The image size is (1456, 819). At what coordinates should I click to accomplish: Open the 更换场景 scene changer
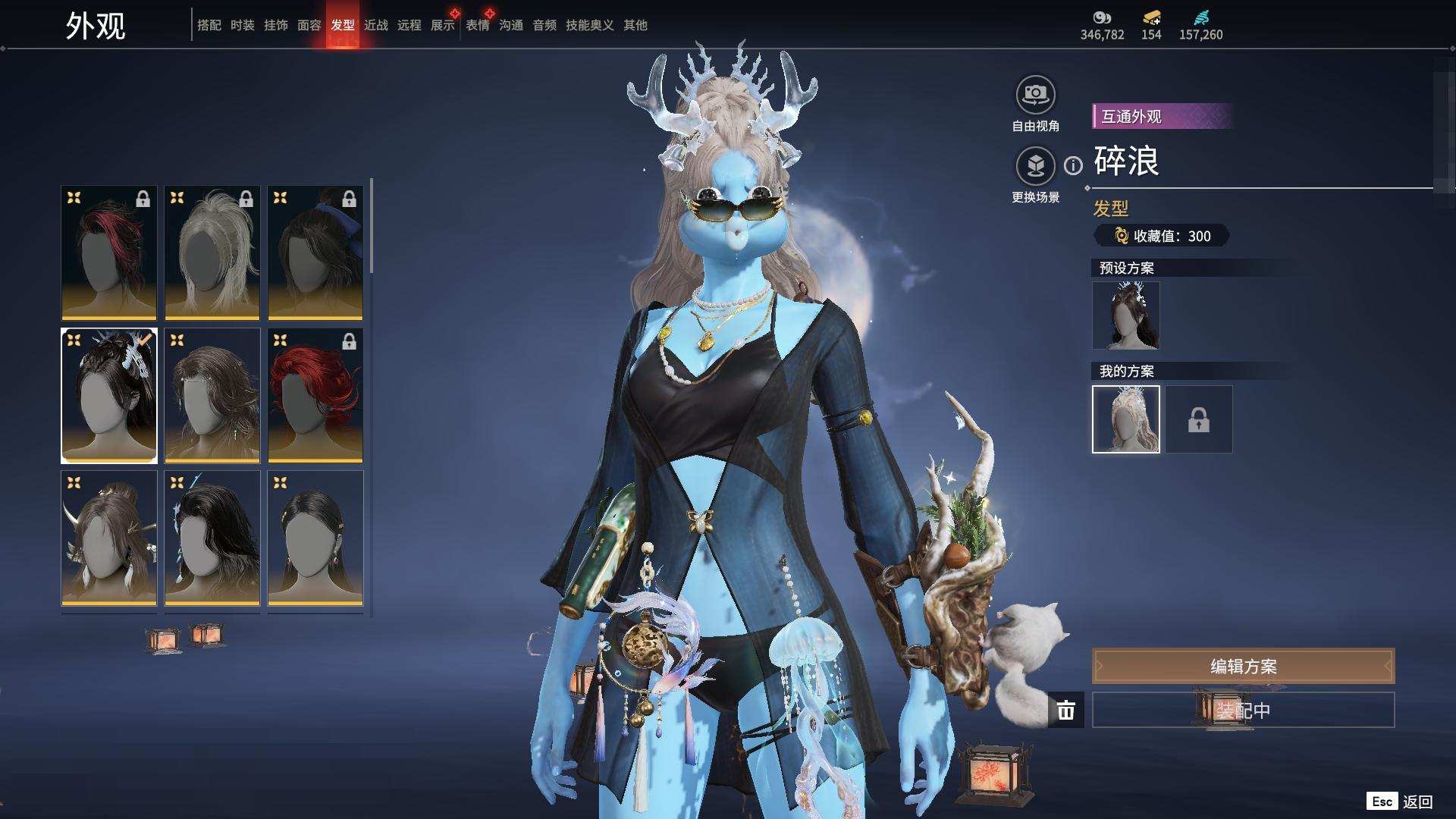click(x=1035, y=166)
